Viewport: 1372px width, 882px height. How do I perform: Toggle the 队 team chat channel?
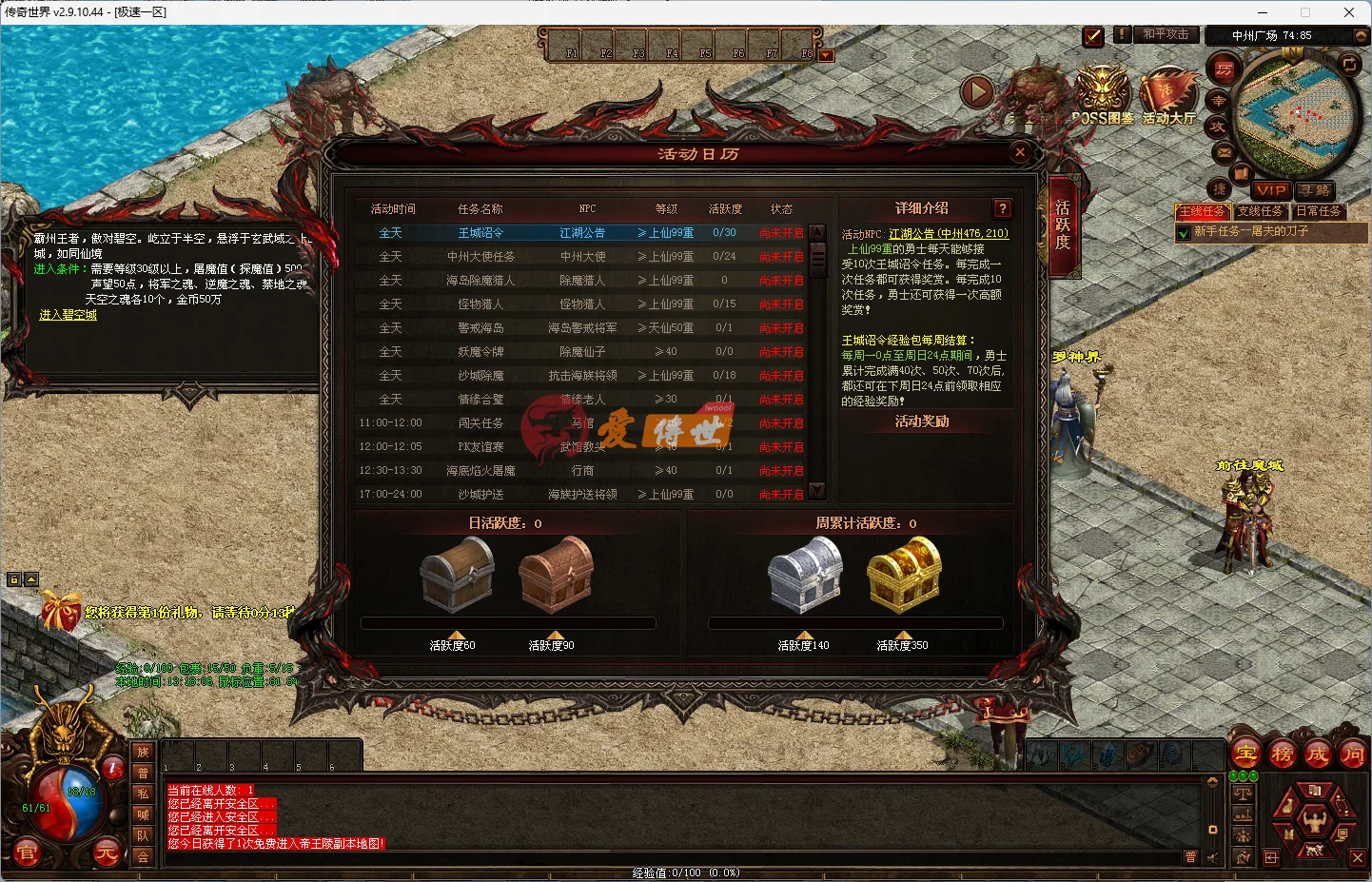coord(142,837)
